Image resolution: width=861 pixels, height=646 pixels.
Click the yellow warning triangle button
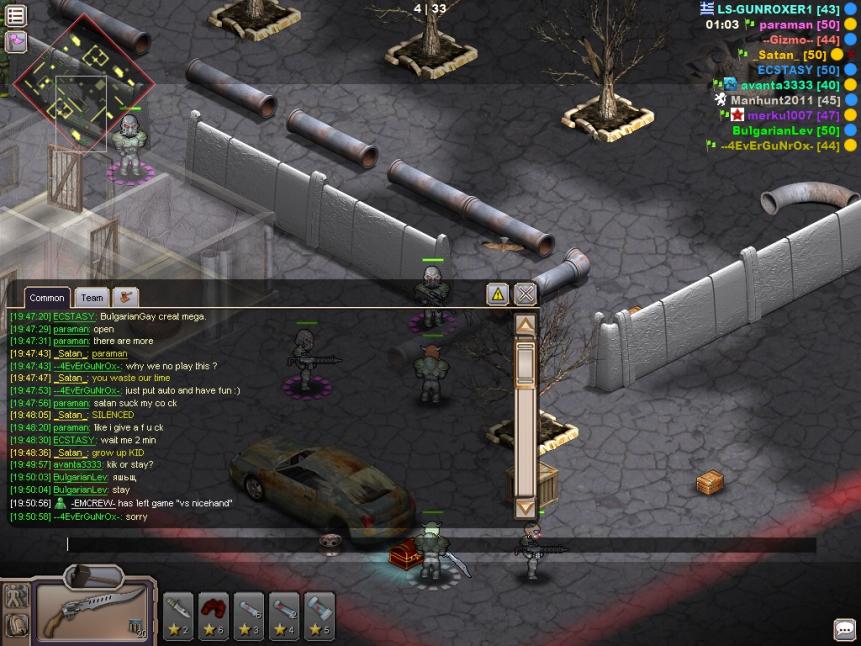point(497,294)
